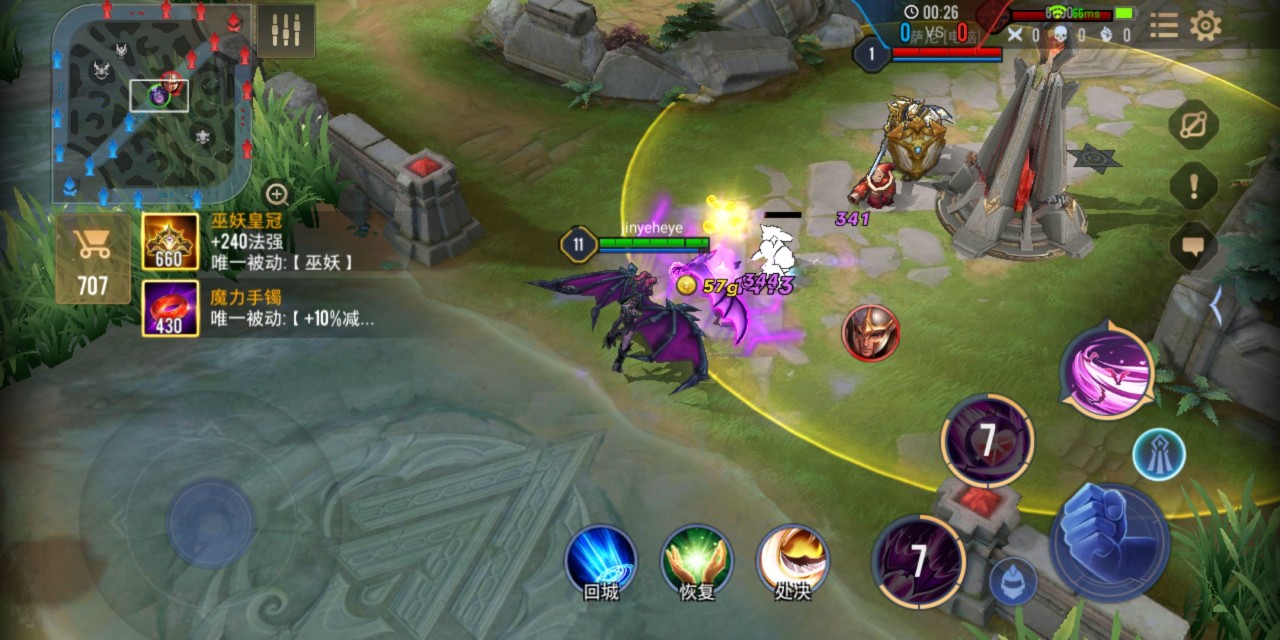Activate the 恢复 heal spell
The height and width of the screenshot is (640, 1280).
click(697, 560)
